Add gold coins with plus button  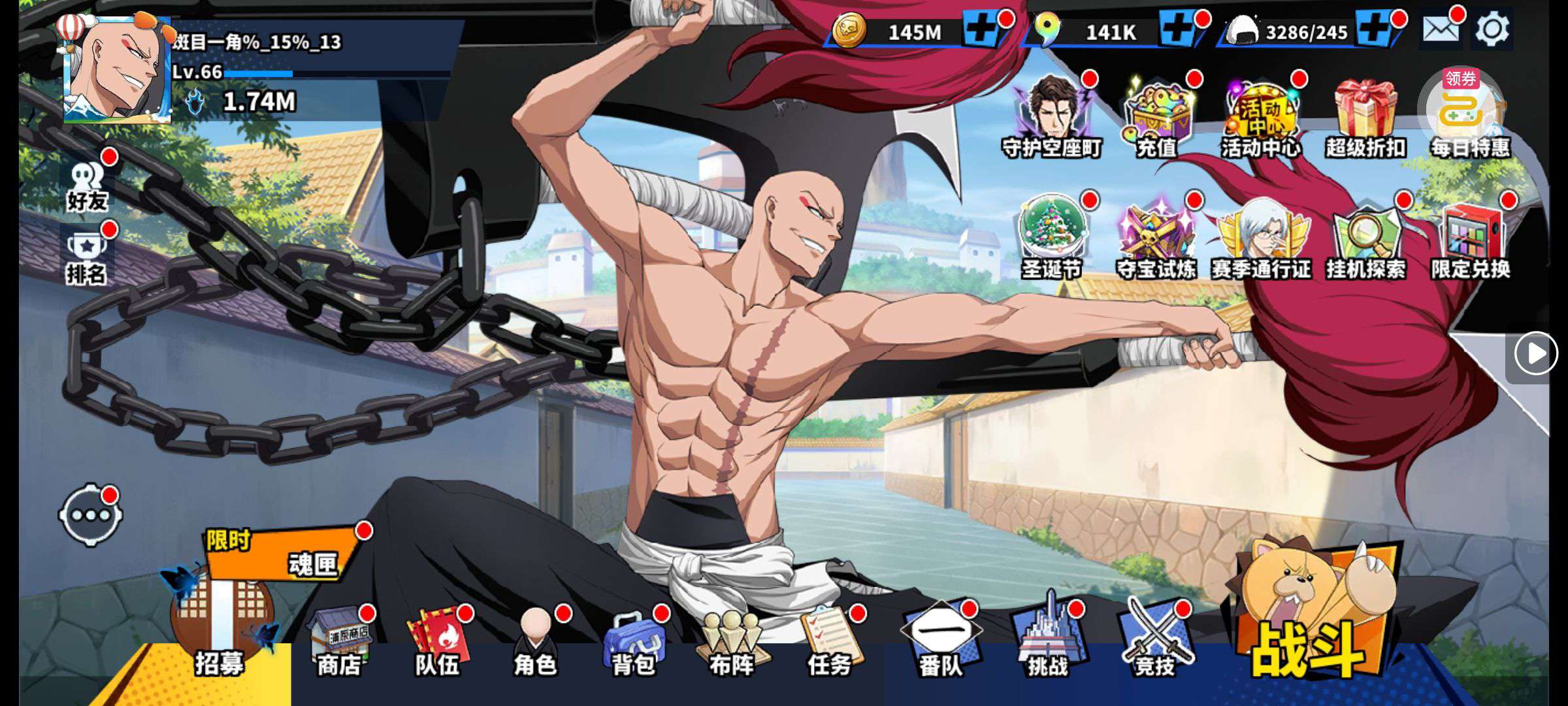point(980,30)
